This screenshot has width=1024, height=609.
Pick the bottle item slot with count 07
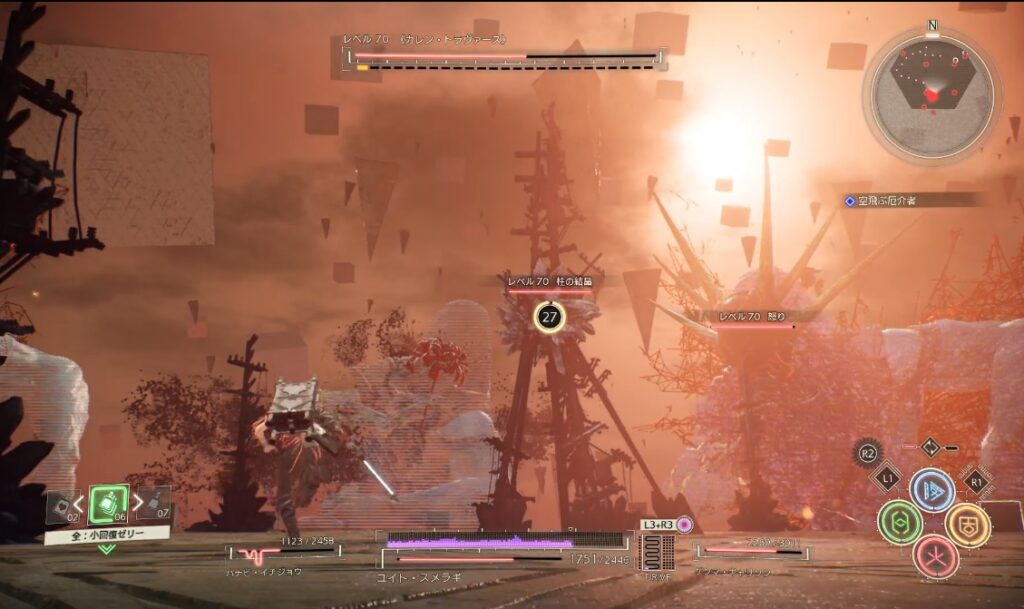155,503
